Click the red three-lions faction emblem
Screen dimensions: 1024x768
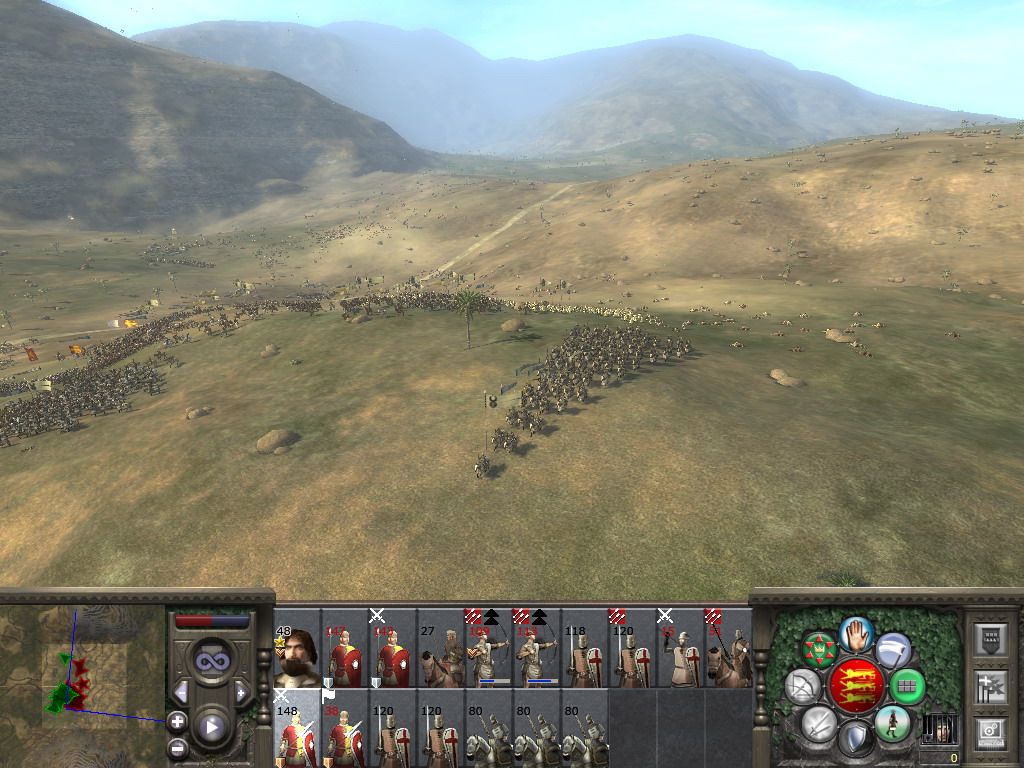click(x=857, y=685)
